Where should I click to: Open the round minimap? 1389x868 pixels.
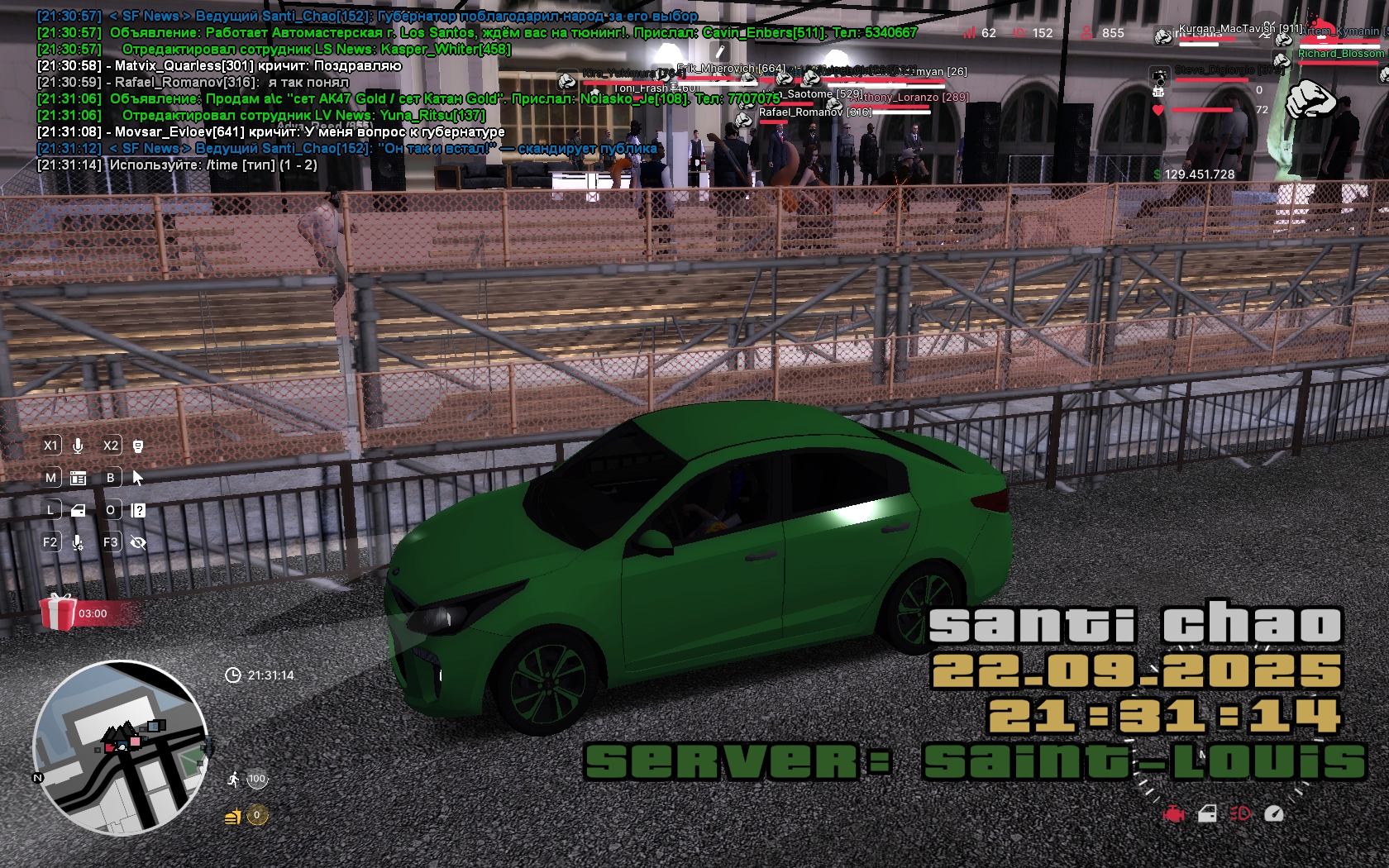[x=120, y=748]
